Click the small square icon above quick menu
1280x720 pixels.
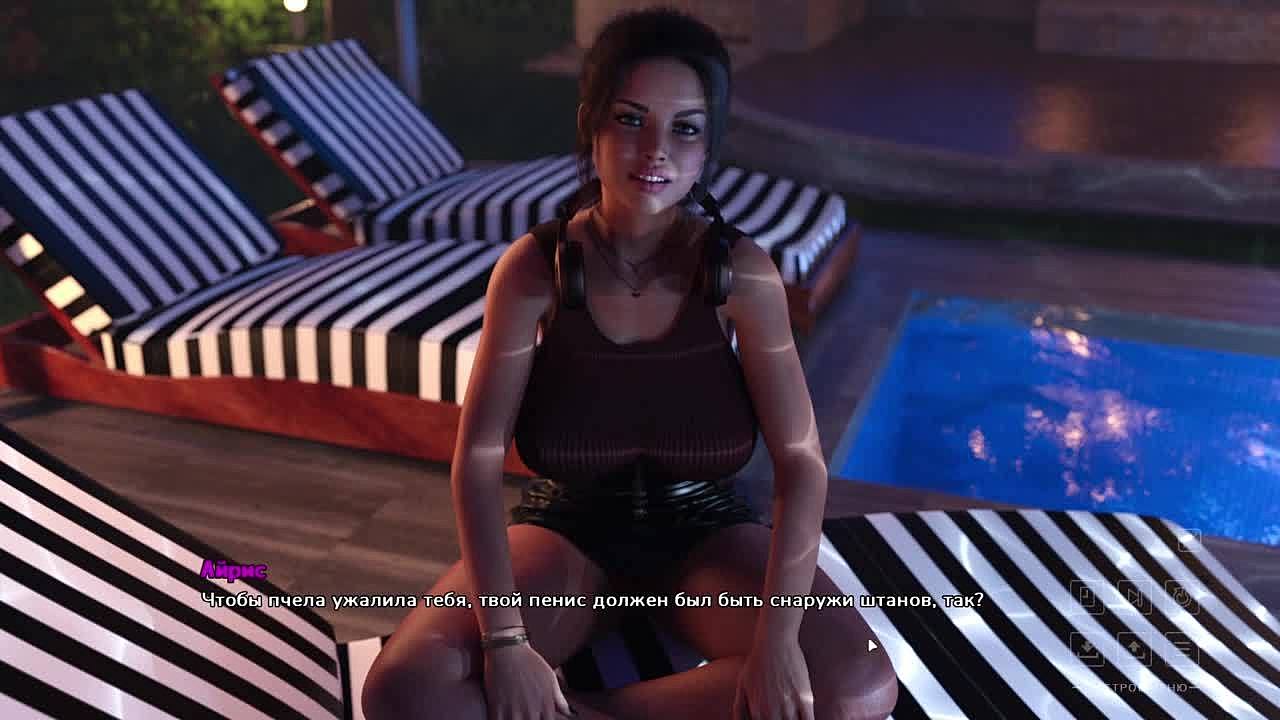pyautogui.click(x=1188, y=541)
